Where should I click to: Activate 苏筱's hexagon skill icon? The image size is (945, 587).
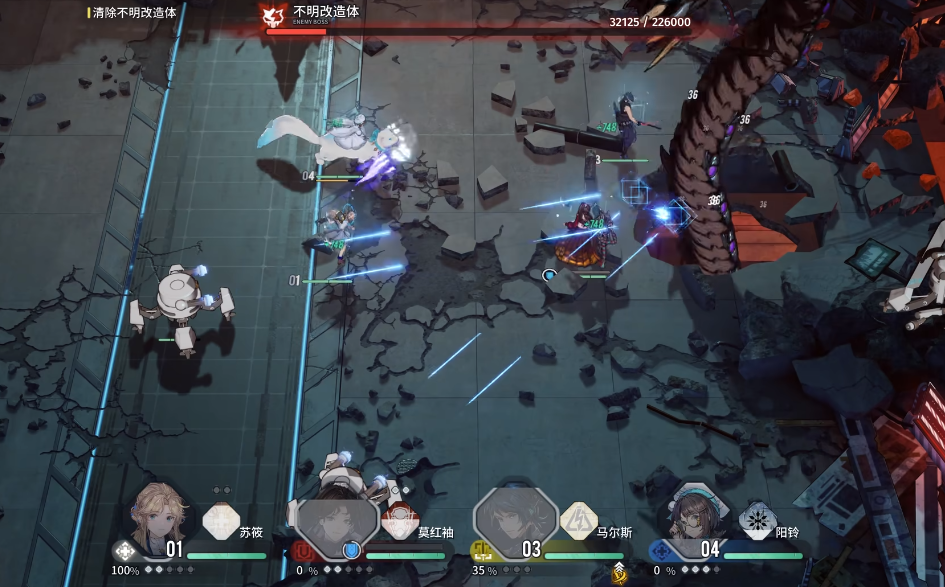tap(221, 522)
